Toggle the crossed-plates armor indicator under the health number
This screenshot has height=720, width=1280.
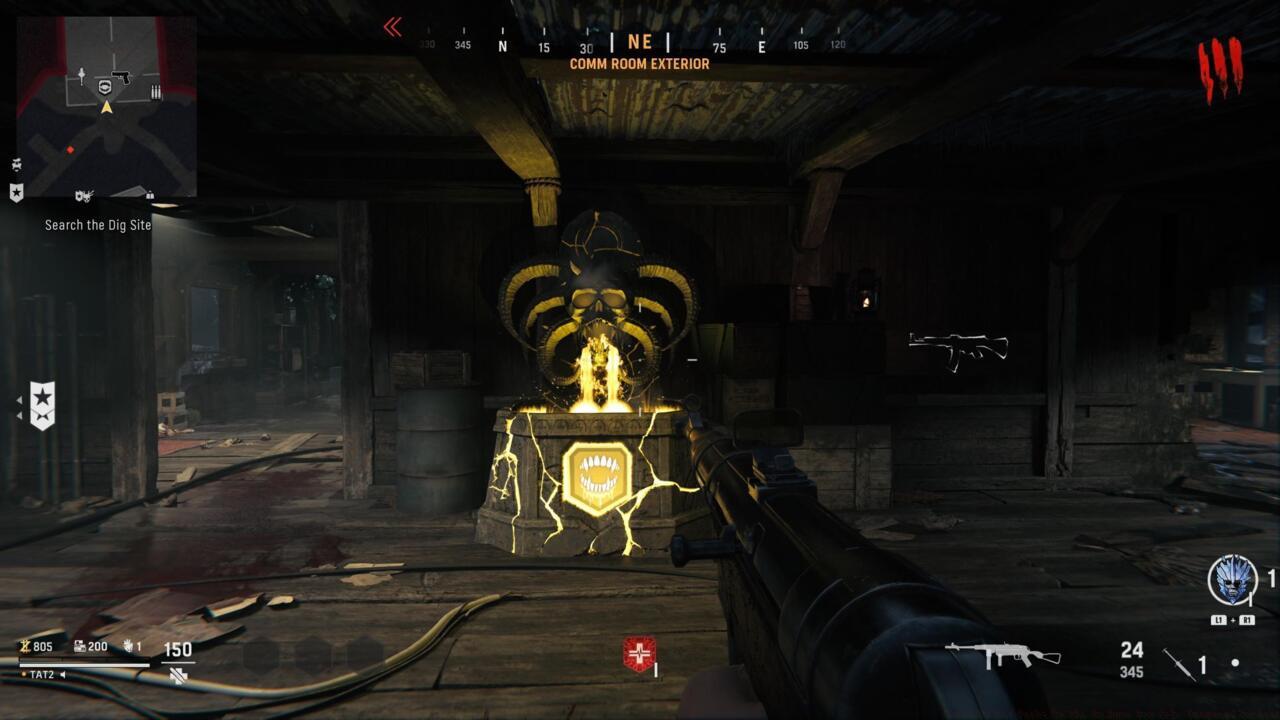(x=178, y=677)
